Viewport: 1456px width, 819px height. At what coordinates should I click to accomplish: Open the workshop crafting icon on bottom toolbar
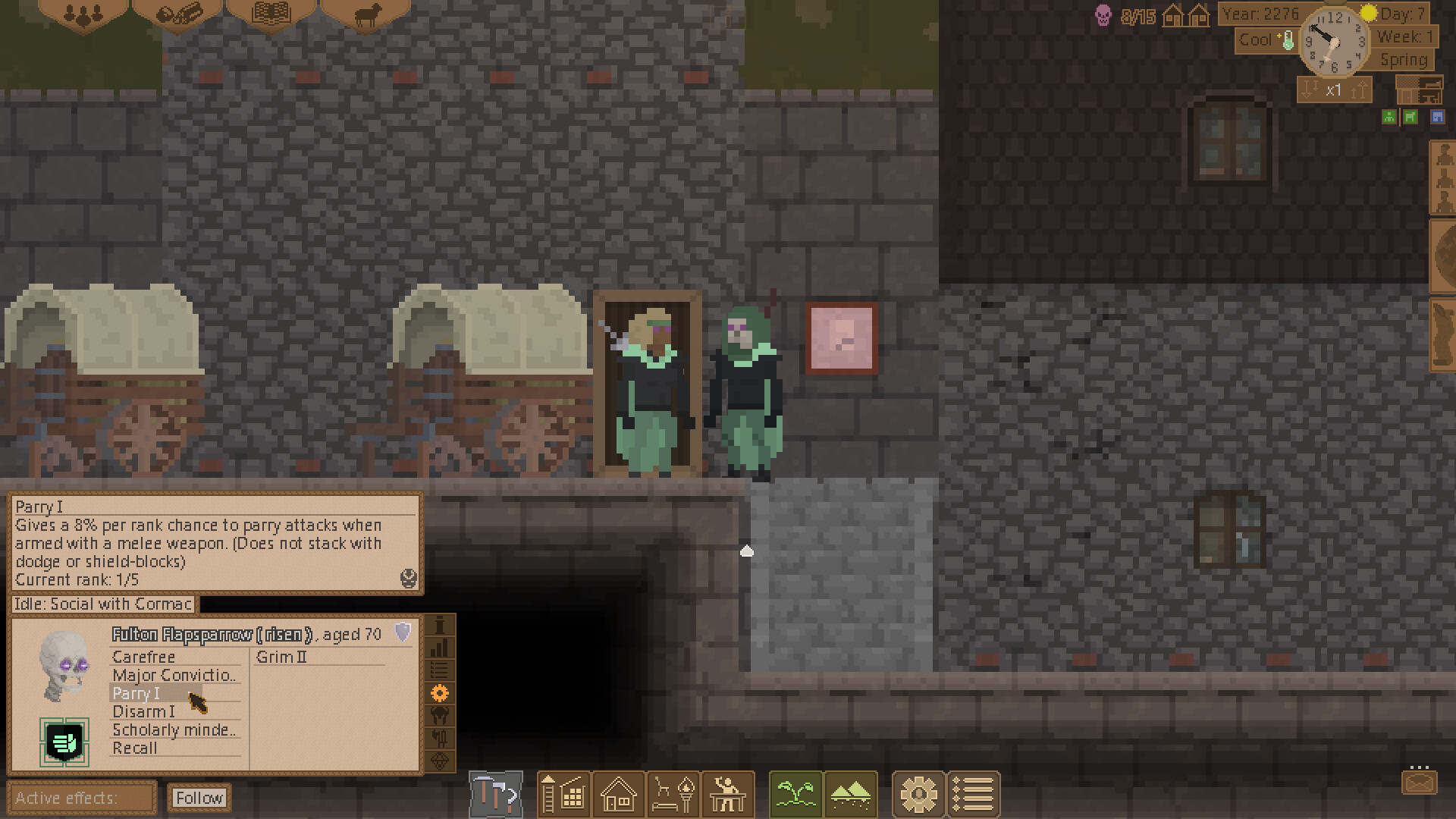coord(728,794)
